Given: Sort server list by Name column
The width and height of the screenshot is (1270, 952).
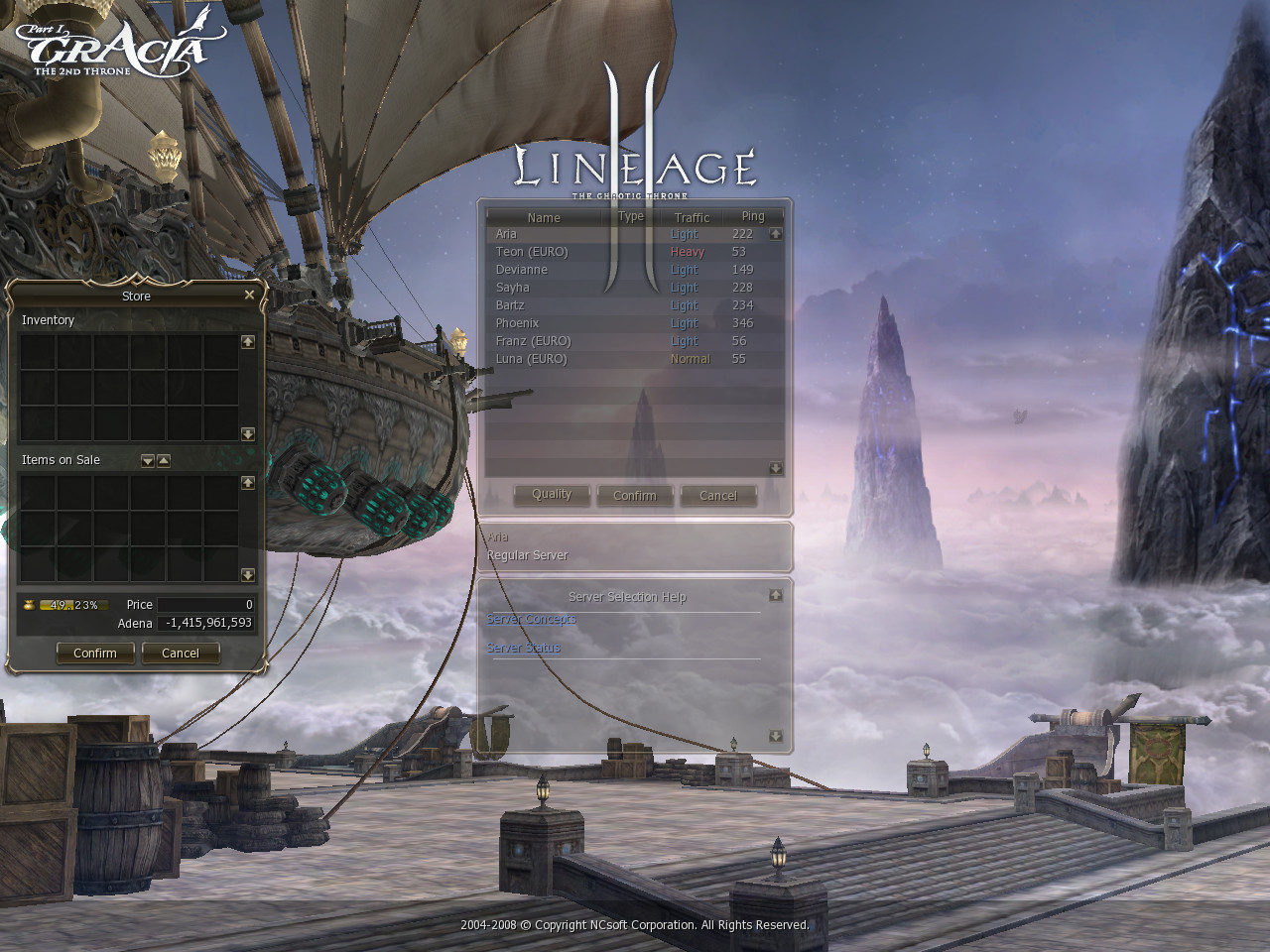Looking at the screenshot, I should 544,217.
